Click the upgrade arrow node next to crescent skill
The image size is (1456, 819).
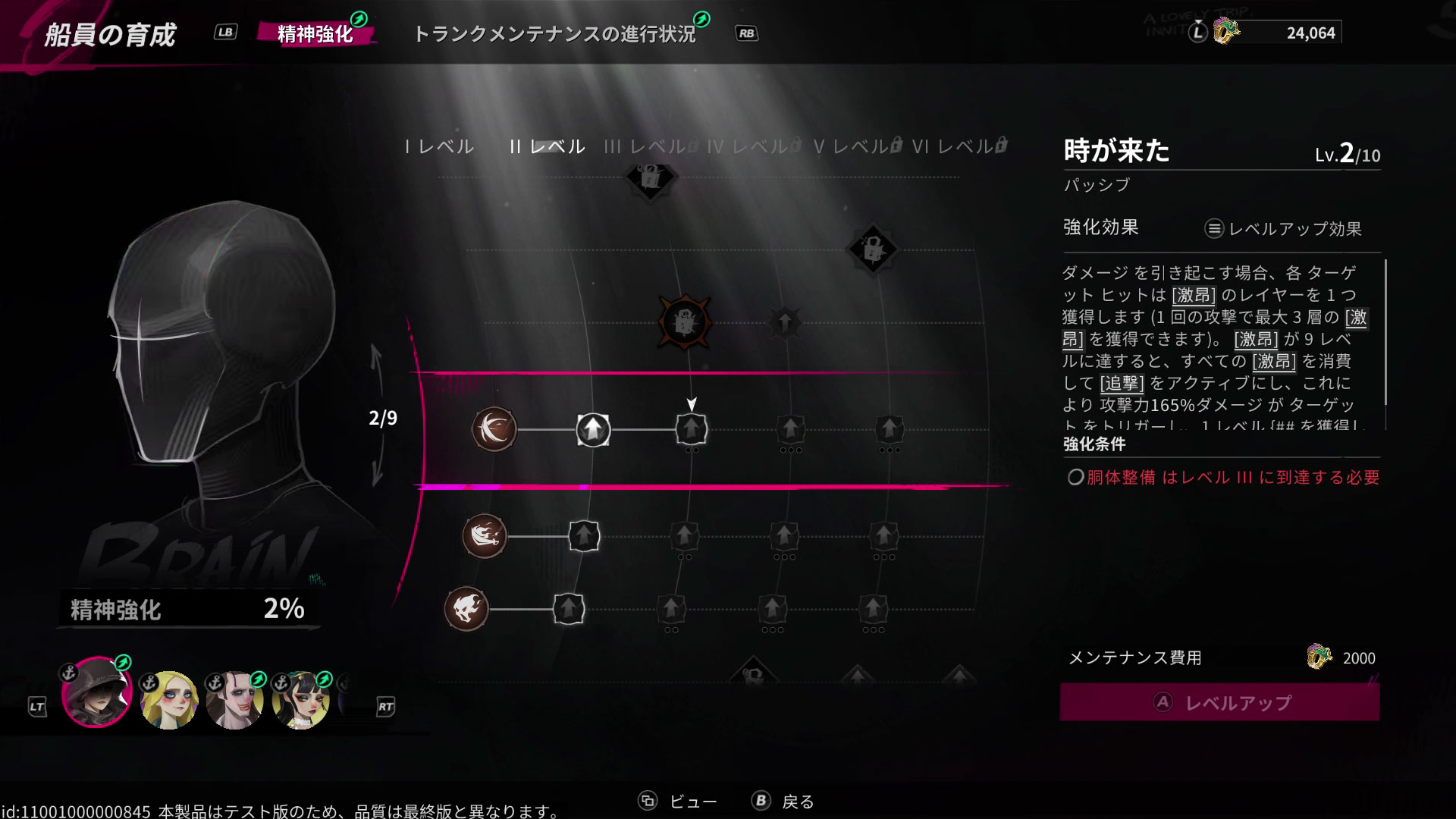coord(592,428)
